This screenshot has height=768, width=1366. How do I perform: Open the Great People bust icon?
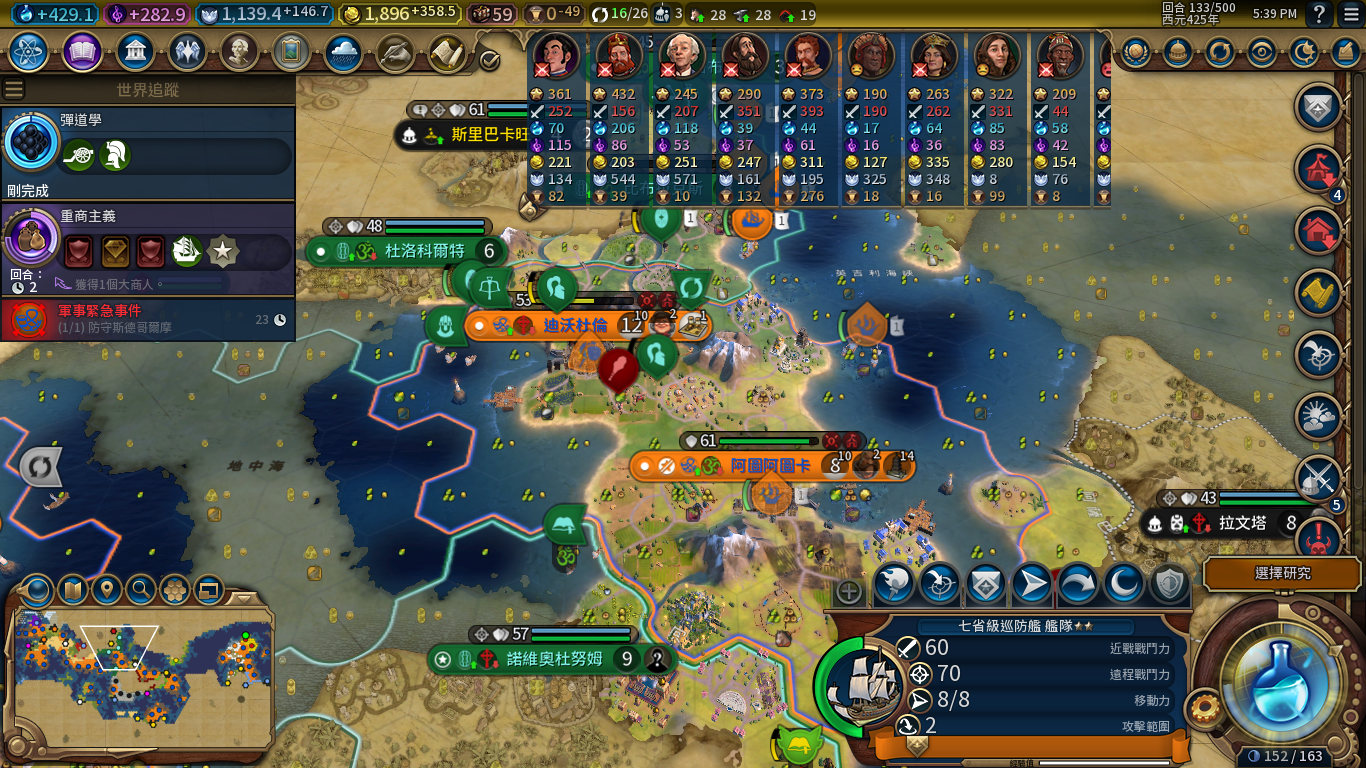[x=239, y=52]
